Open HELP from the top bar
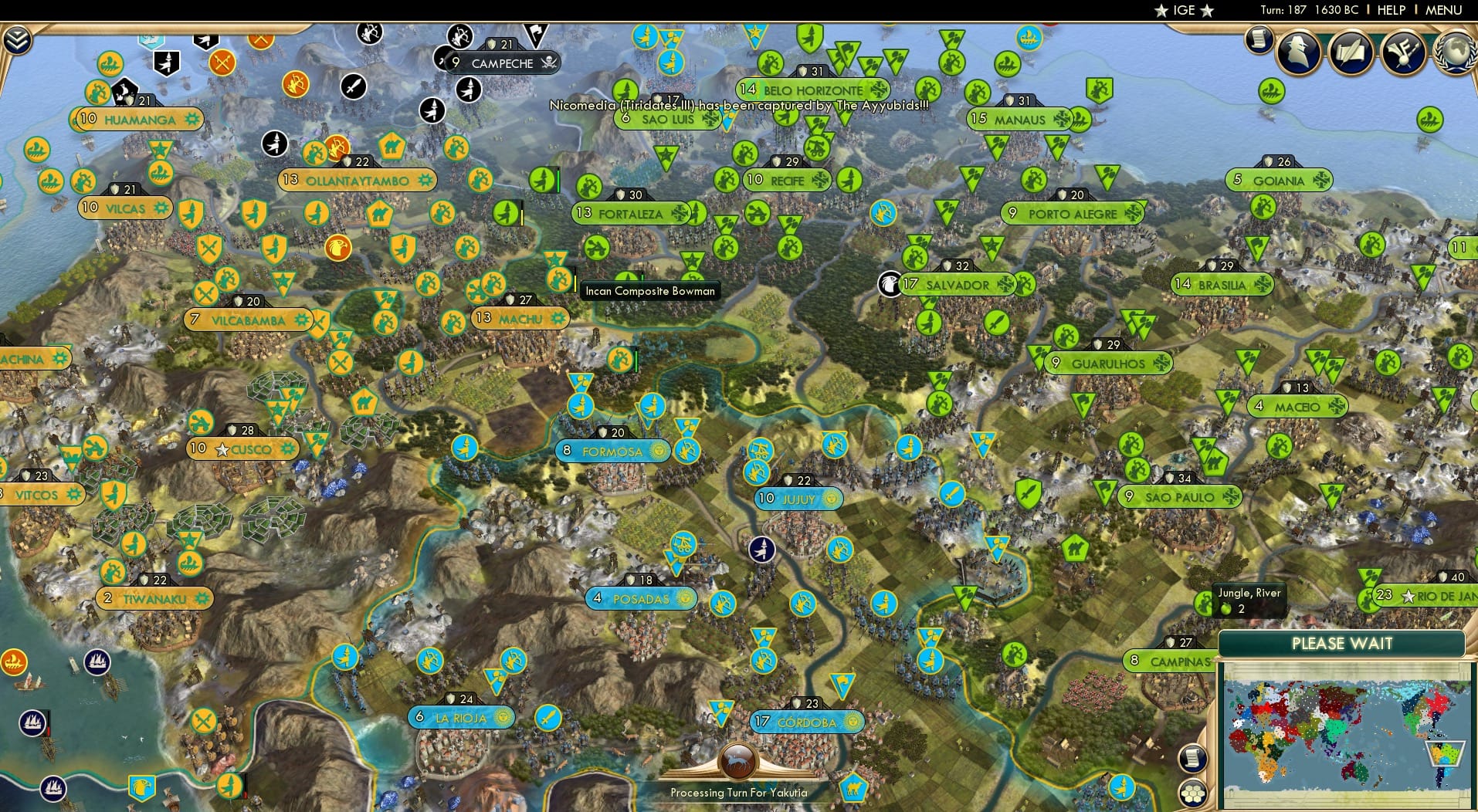The height and width of the screenshot is (812, 1478). (x=1390, y=10)
